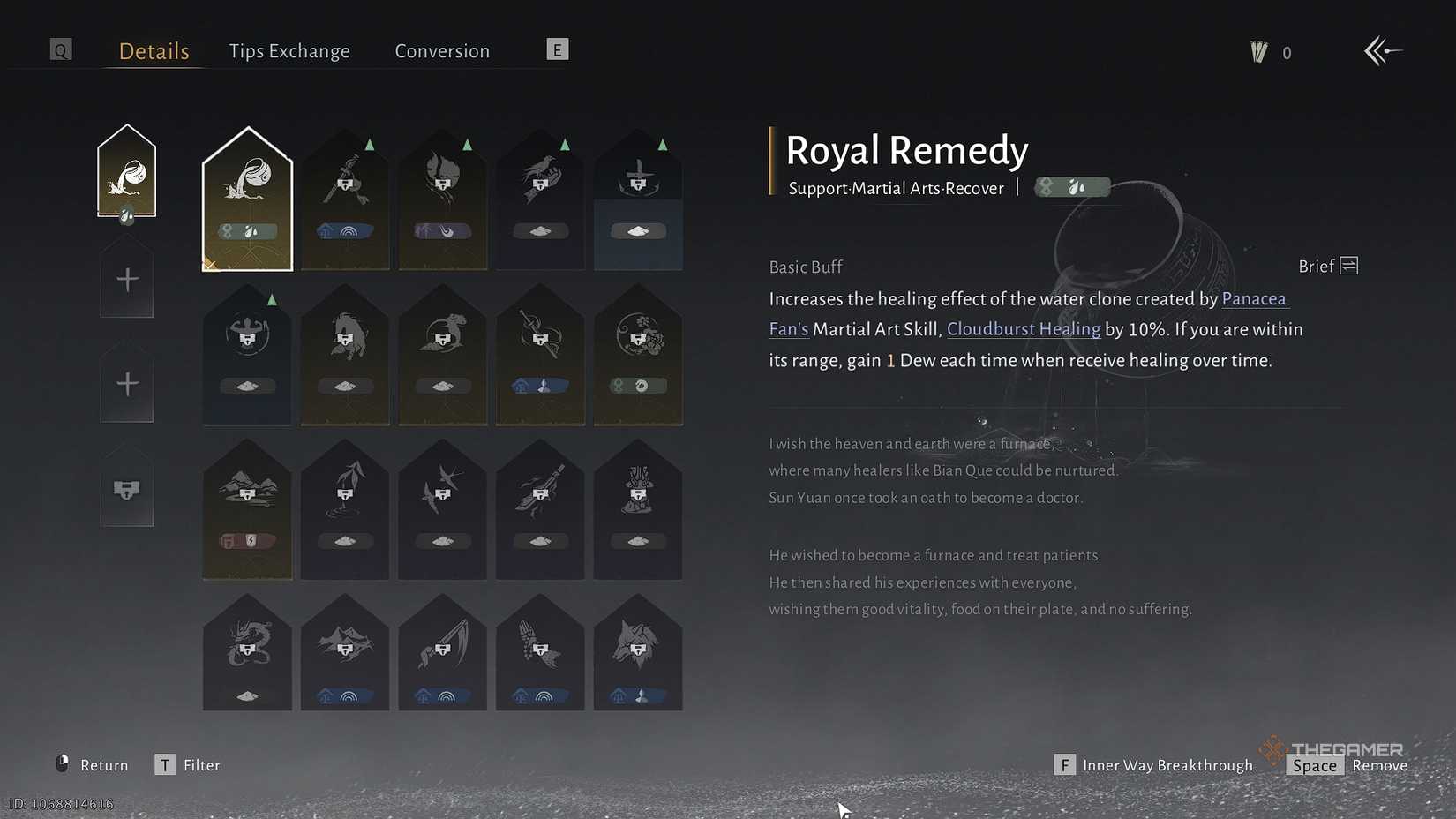Switch view with the double-arrow collapse control

tap(1383, 50)
